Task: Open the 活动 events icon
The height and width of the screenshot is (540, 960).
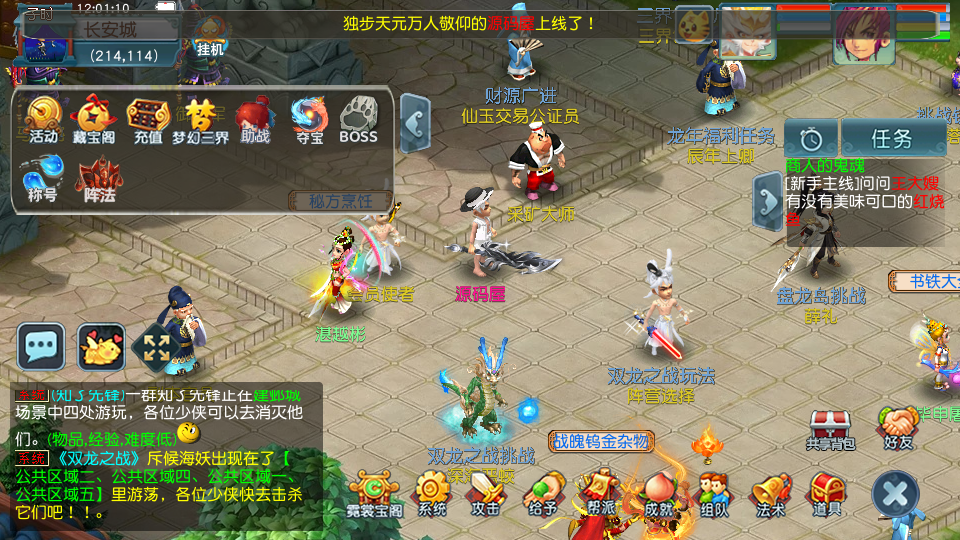Action: pyautogui.click(x=43, y=119)
